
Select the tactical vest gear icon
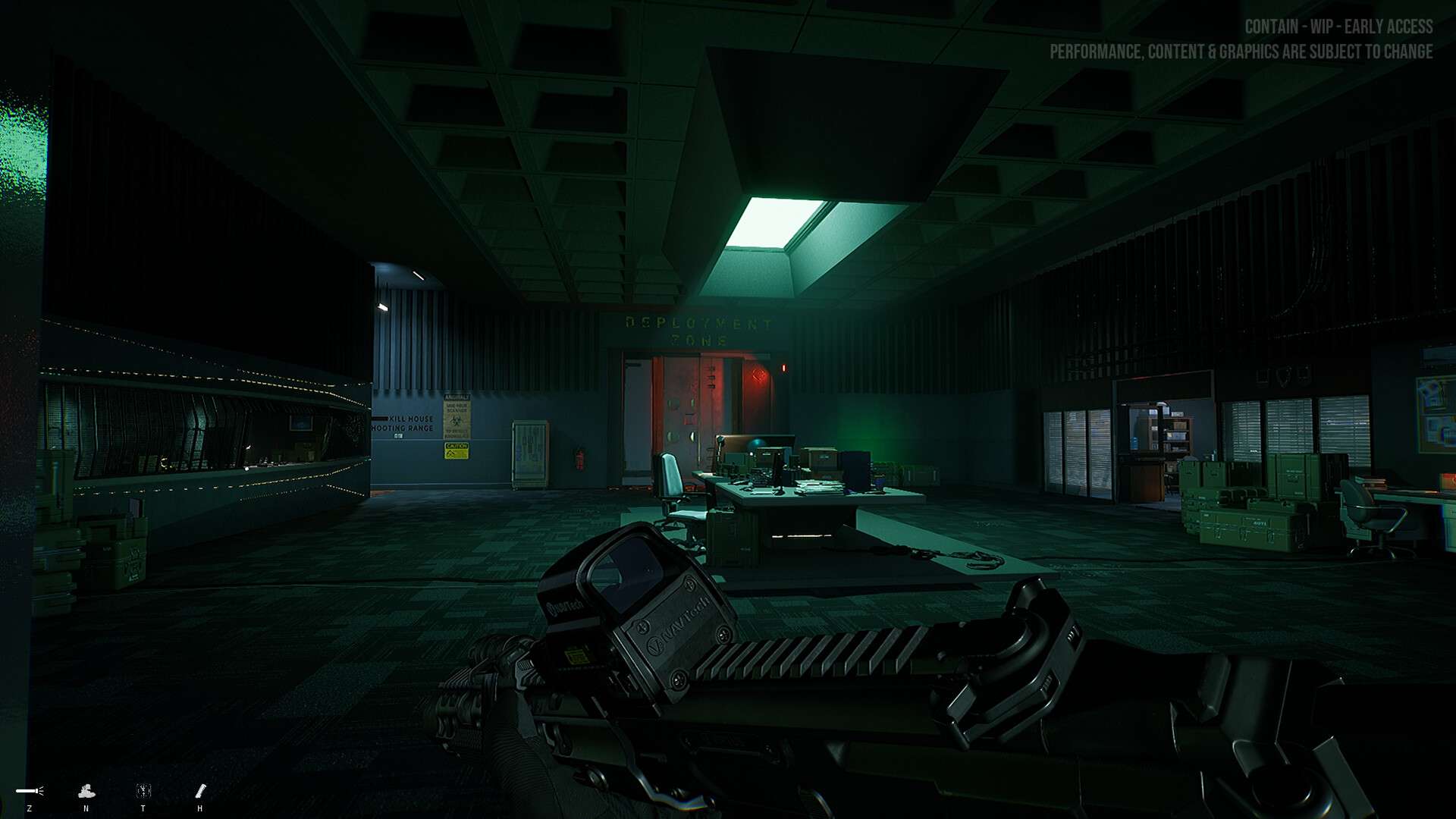(143, 791)
